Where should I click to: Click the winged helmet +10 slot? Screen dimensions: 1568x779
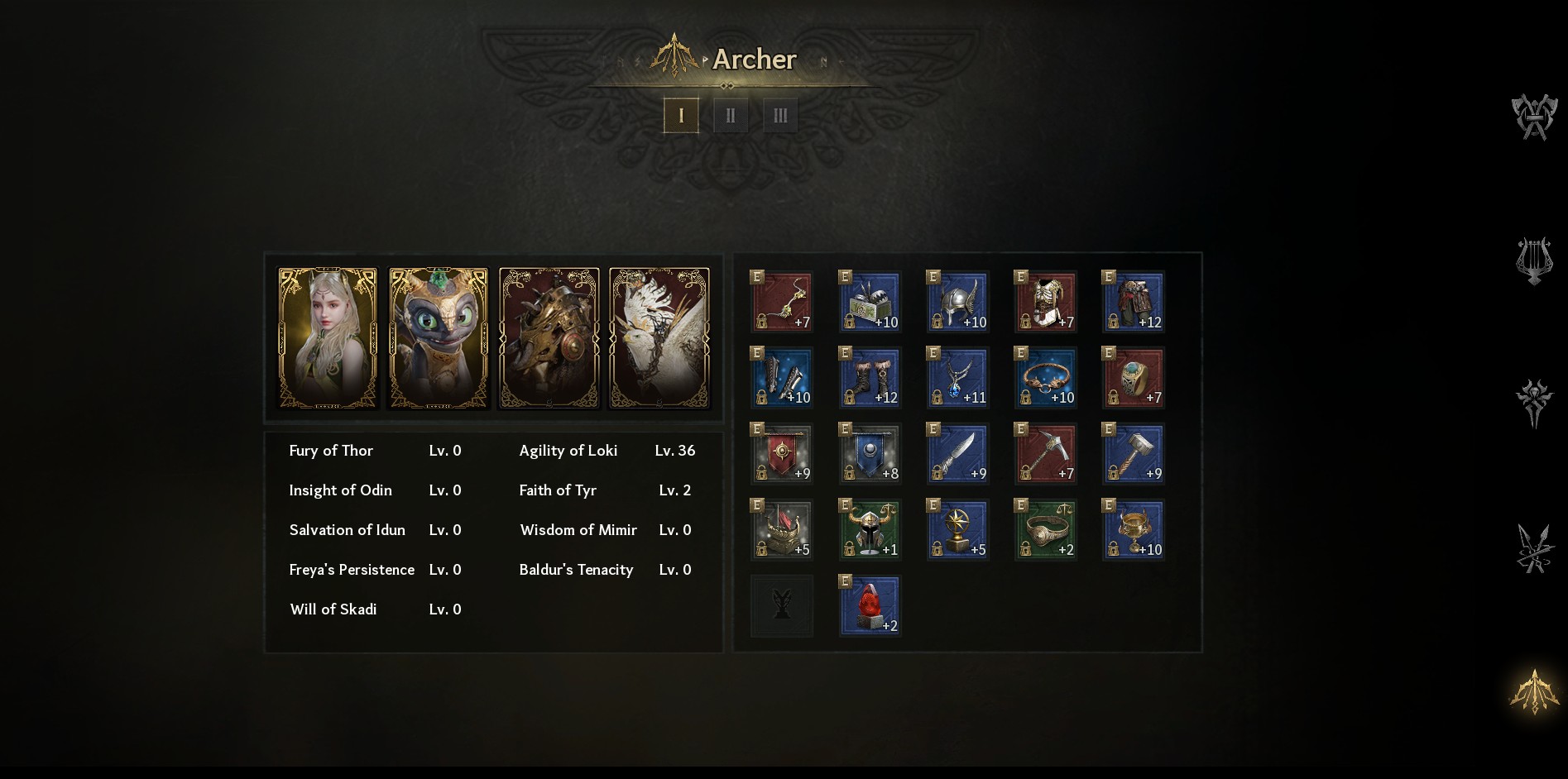pos(957,302)
